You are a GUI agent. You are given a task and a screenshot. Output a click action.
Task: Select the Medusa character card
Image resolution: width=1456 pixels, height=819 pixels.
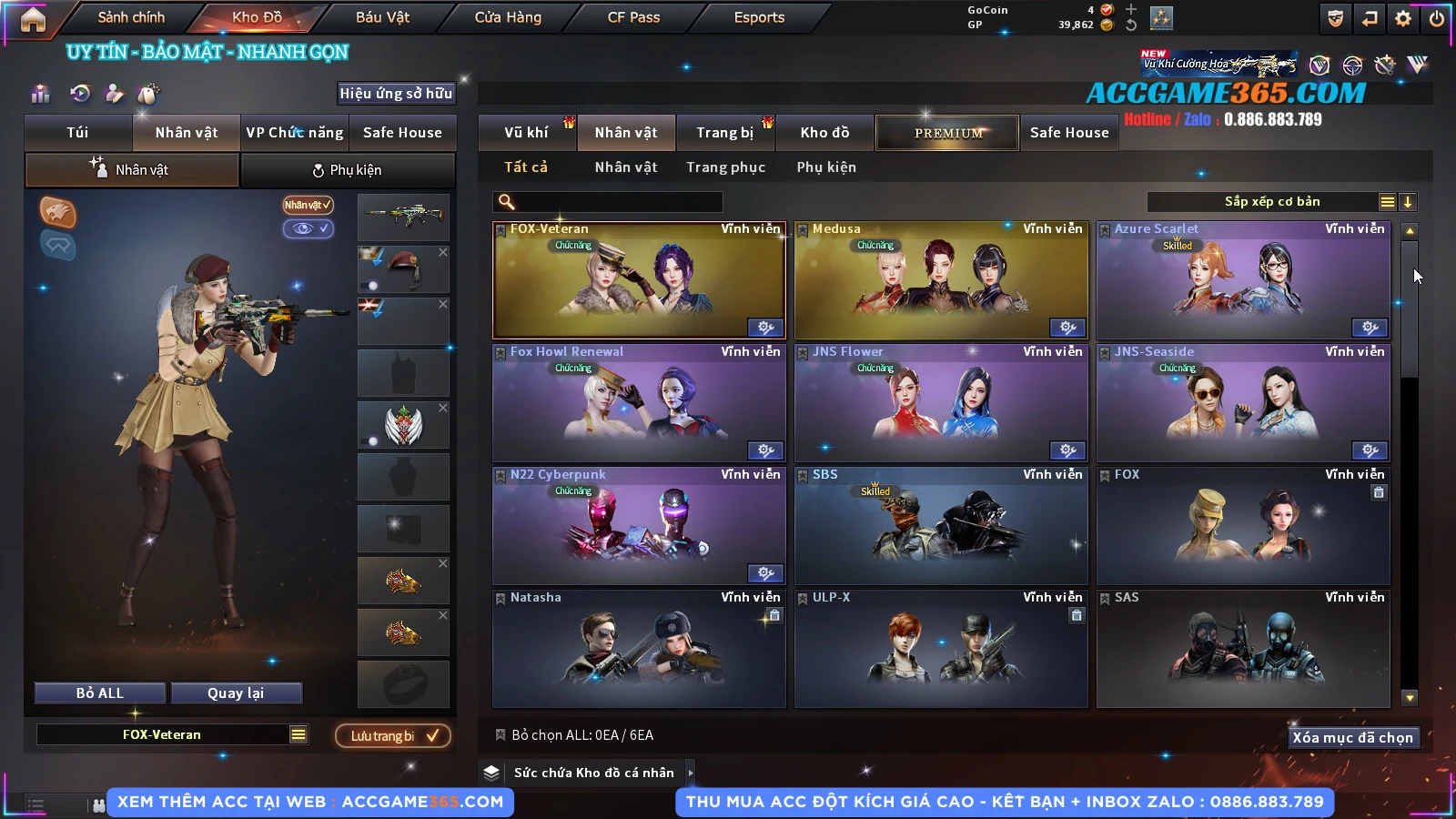(x=941, y=280)
